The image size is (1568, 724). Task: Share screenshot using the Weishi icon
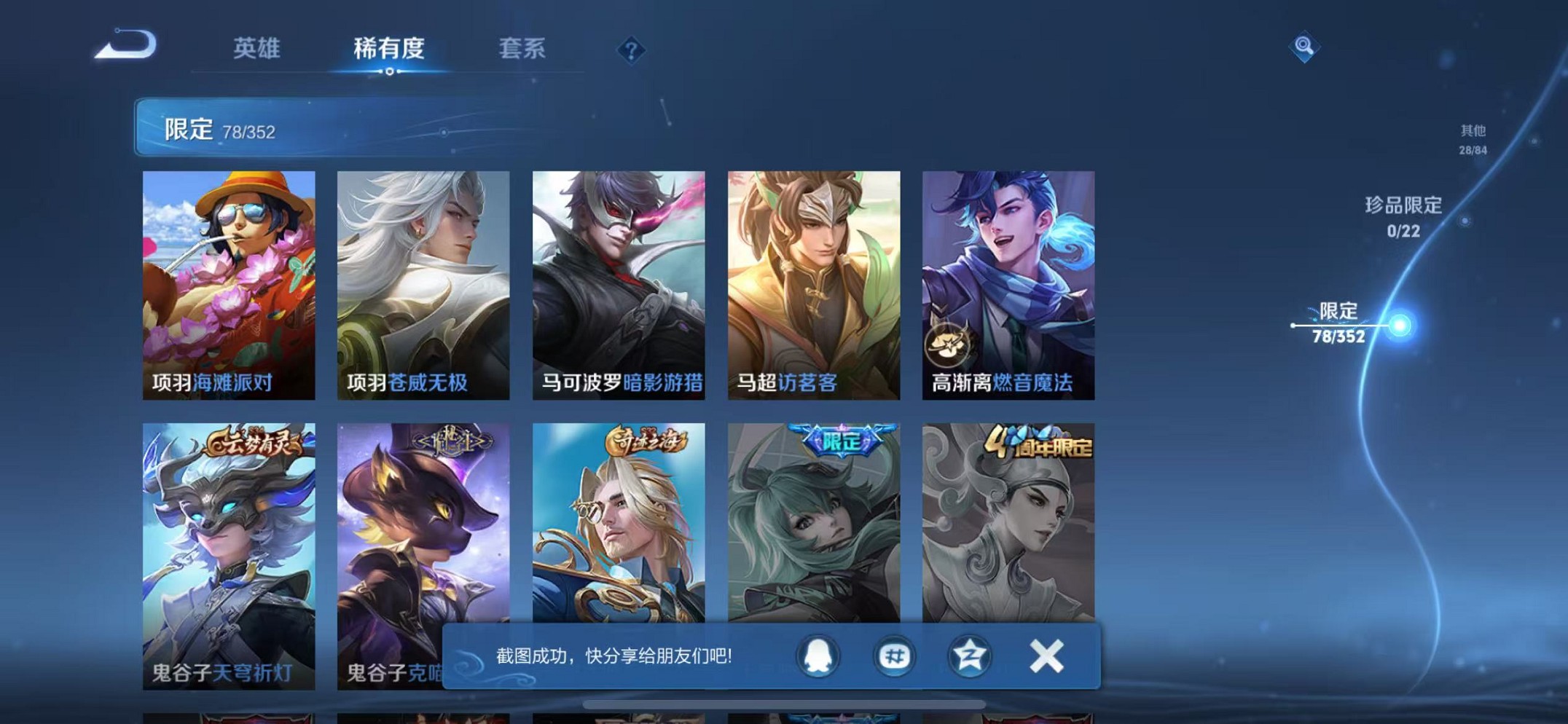point(895,656)
